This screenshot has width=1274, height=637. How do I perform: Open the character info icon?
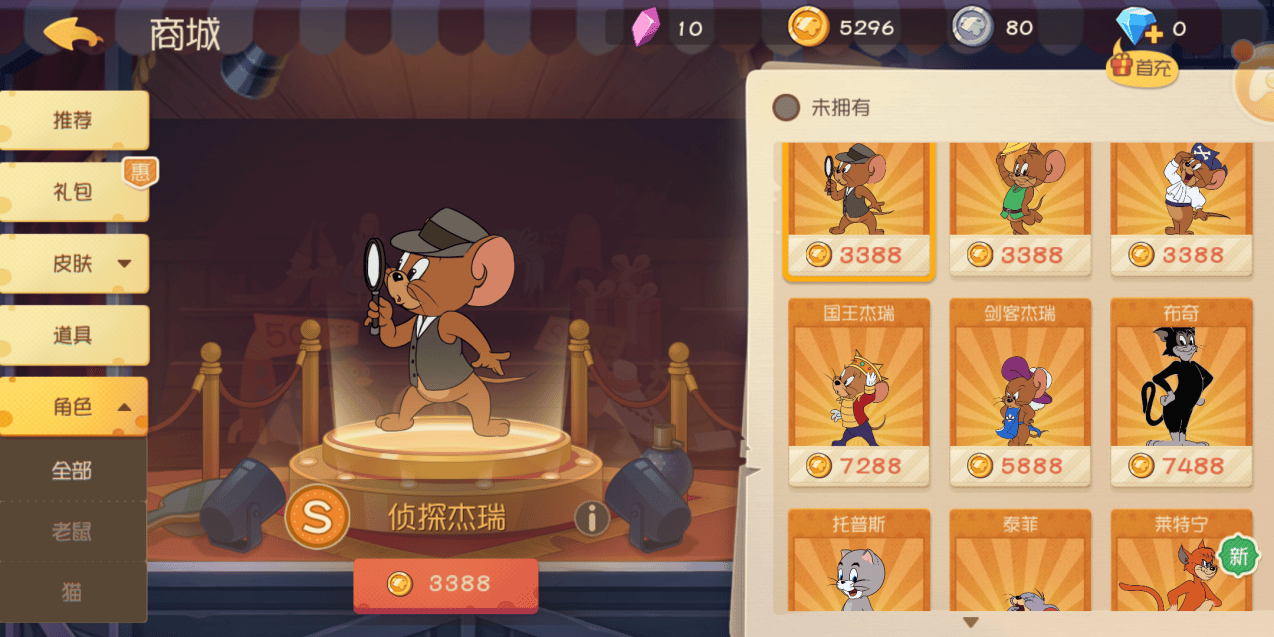click(x=592, y=517)
